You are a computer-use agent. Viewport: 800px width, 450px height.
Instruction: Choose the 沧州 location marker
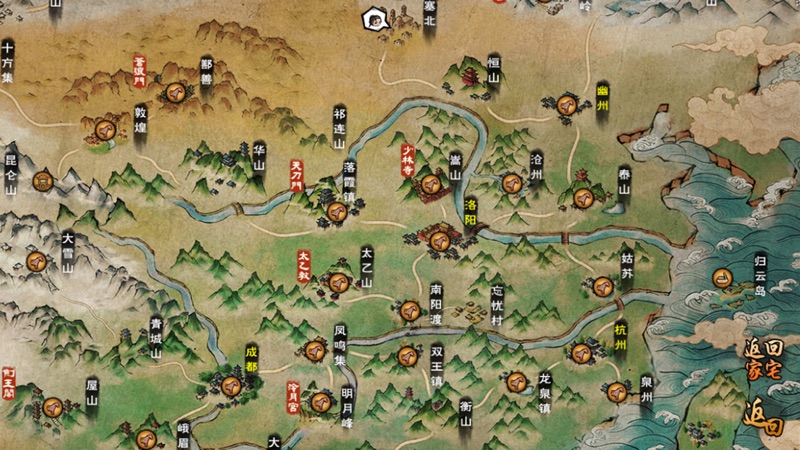[x=511, y=183]
